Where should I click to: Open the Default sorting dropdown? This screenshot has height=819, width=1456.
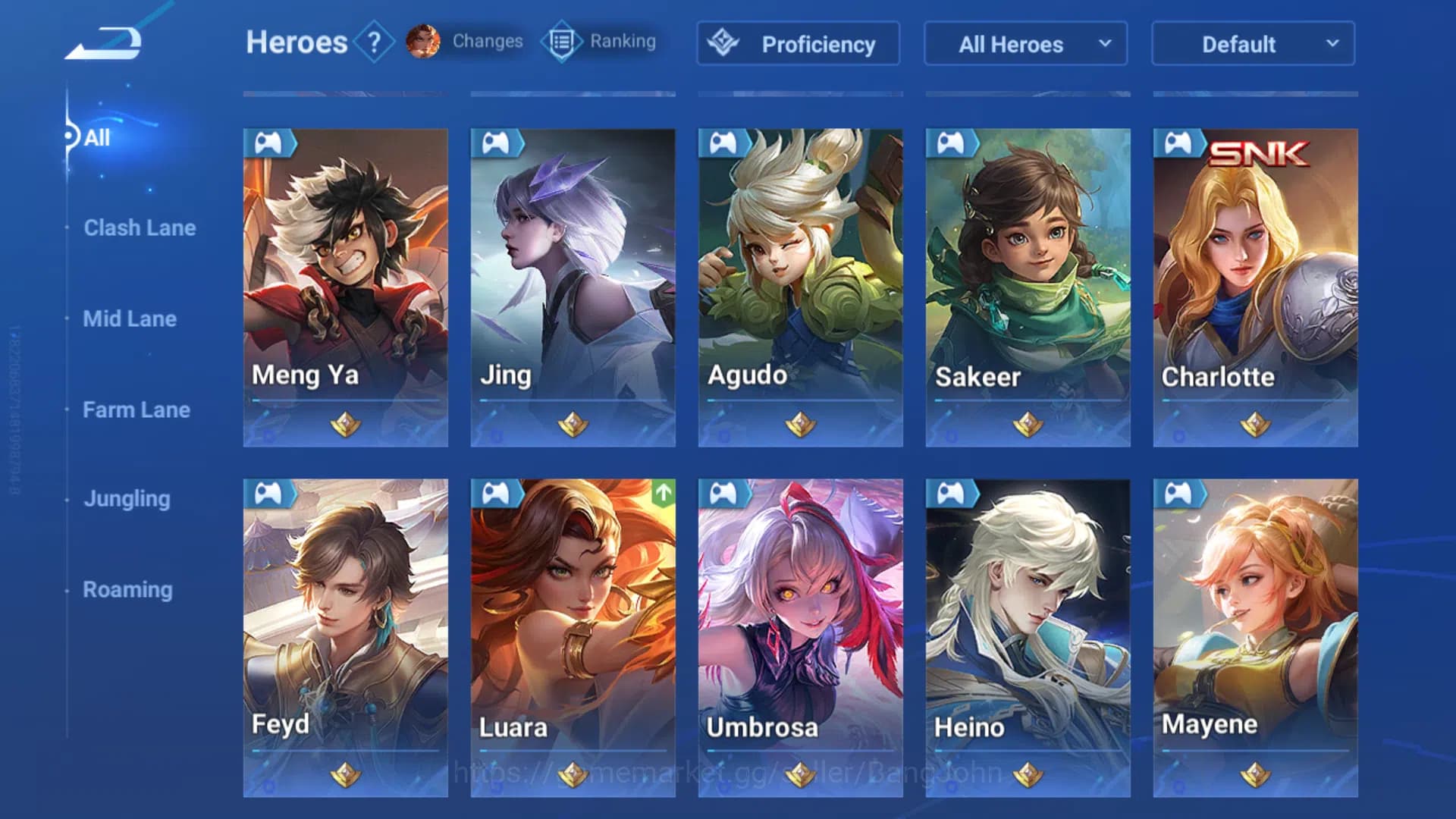click(x=1251, y=44)
